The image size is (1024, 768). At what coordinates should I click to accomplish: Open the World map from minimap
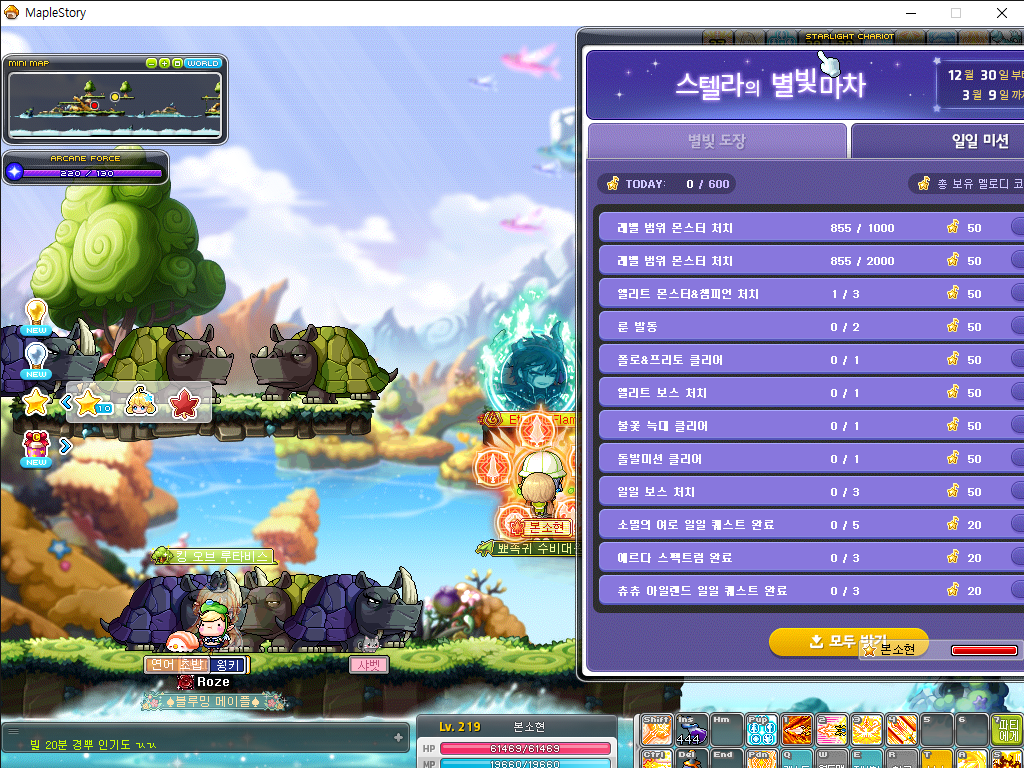(x=203, y=63)
